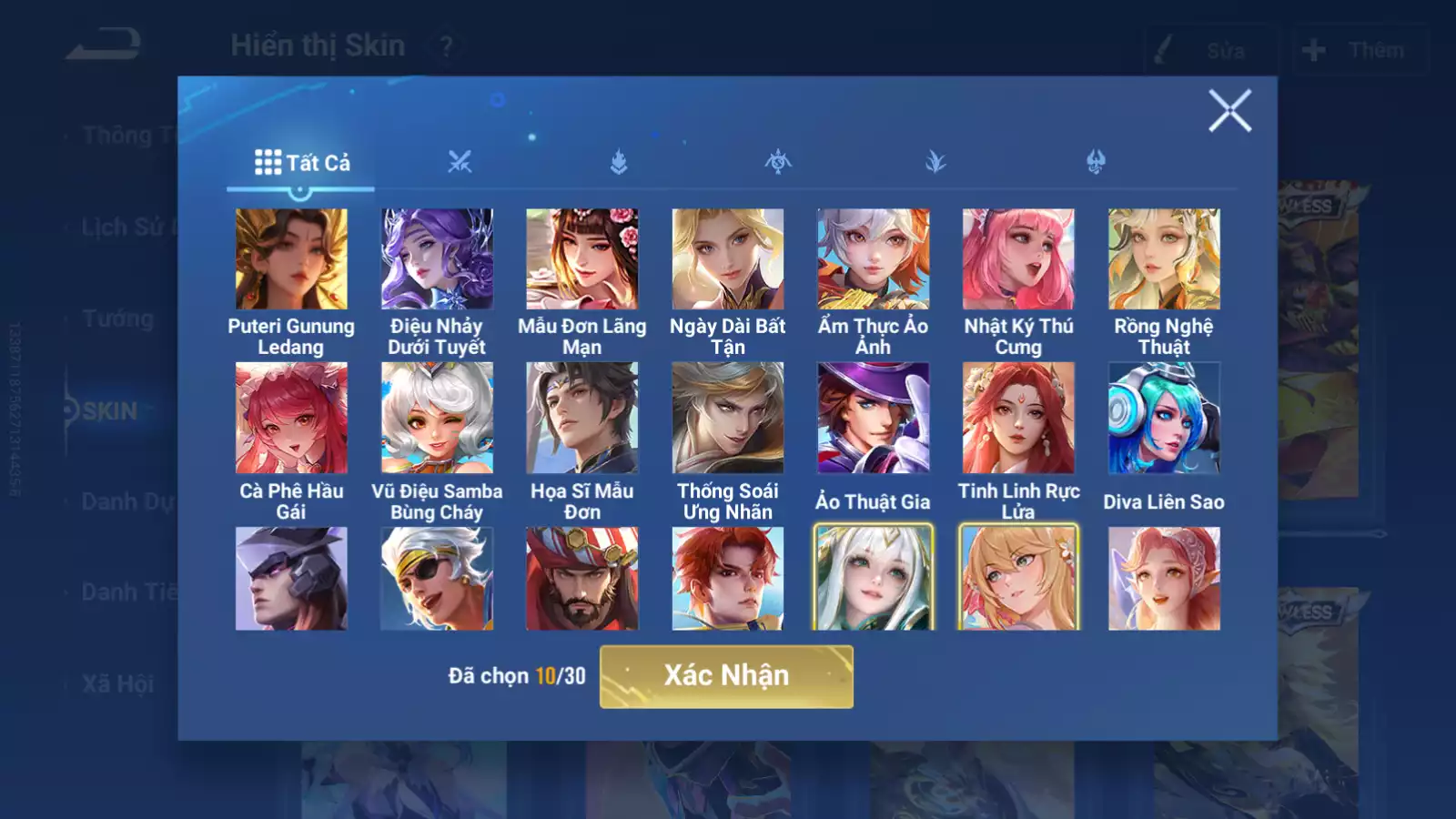1456x819 pixels.
Task: Select the Cà Phê Hầu Gái skin
Action: (291, 418)
